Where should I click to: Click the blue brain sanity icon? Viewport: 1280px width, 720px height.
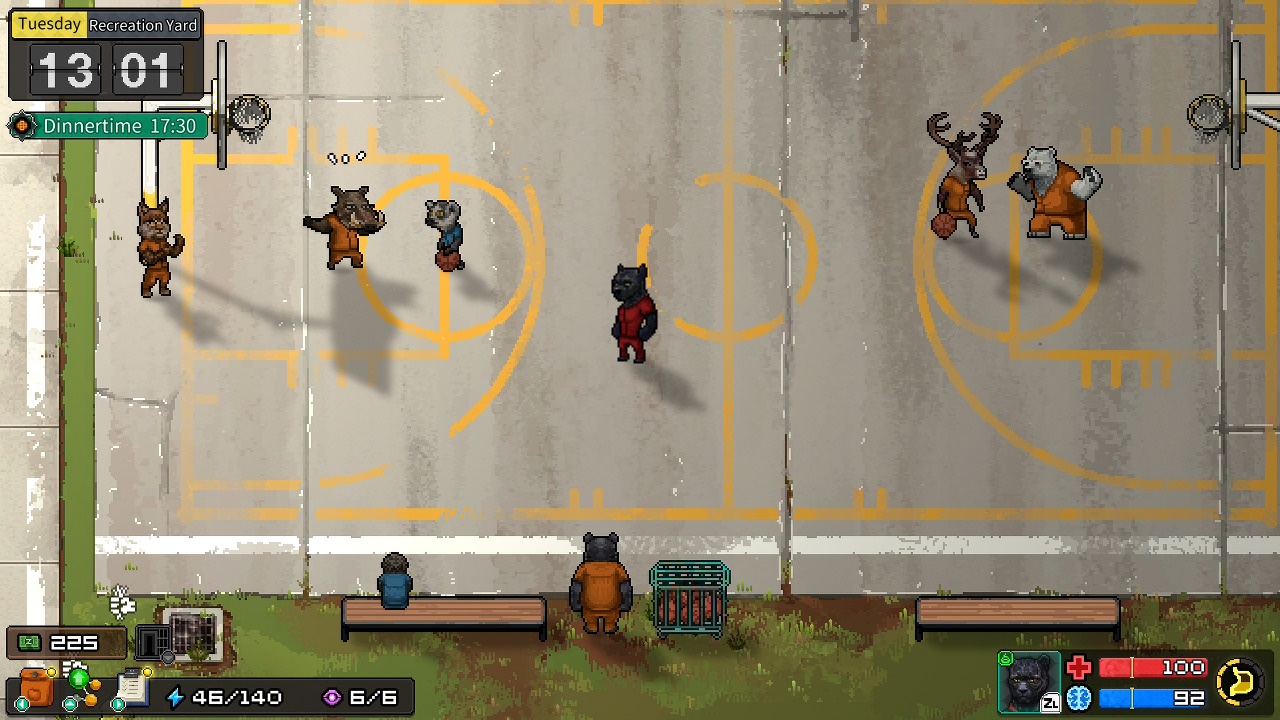(x=1080, y=697)
